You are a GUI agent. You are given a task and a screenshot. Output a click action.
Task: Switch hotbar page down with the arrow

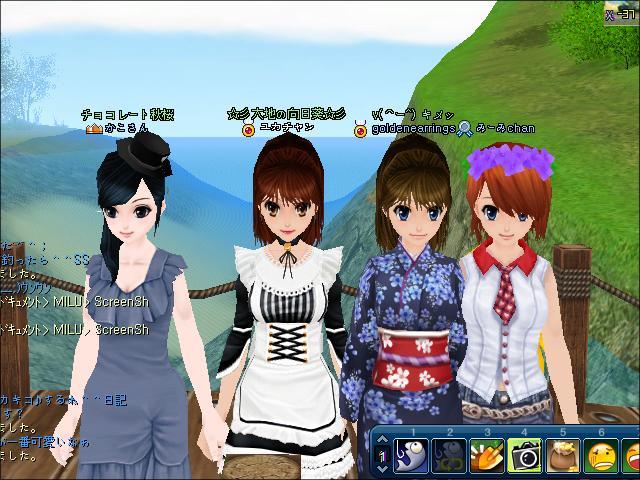pyautogui.click(x=384, y=469)
